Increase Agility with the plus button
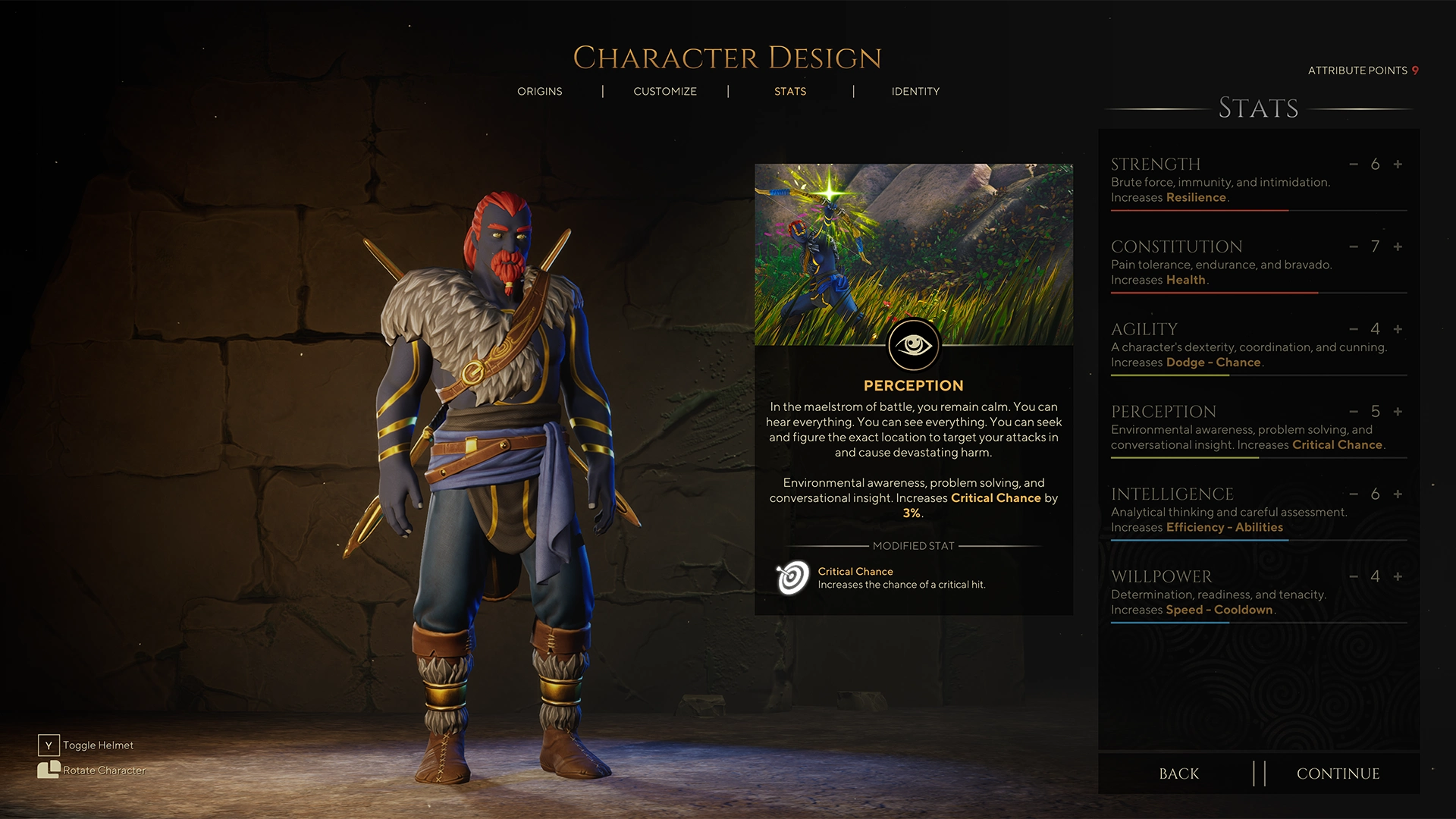 point(1397,329)
